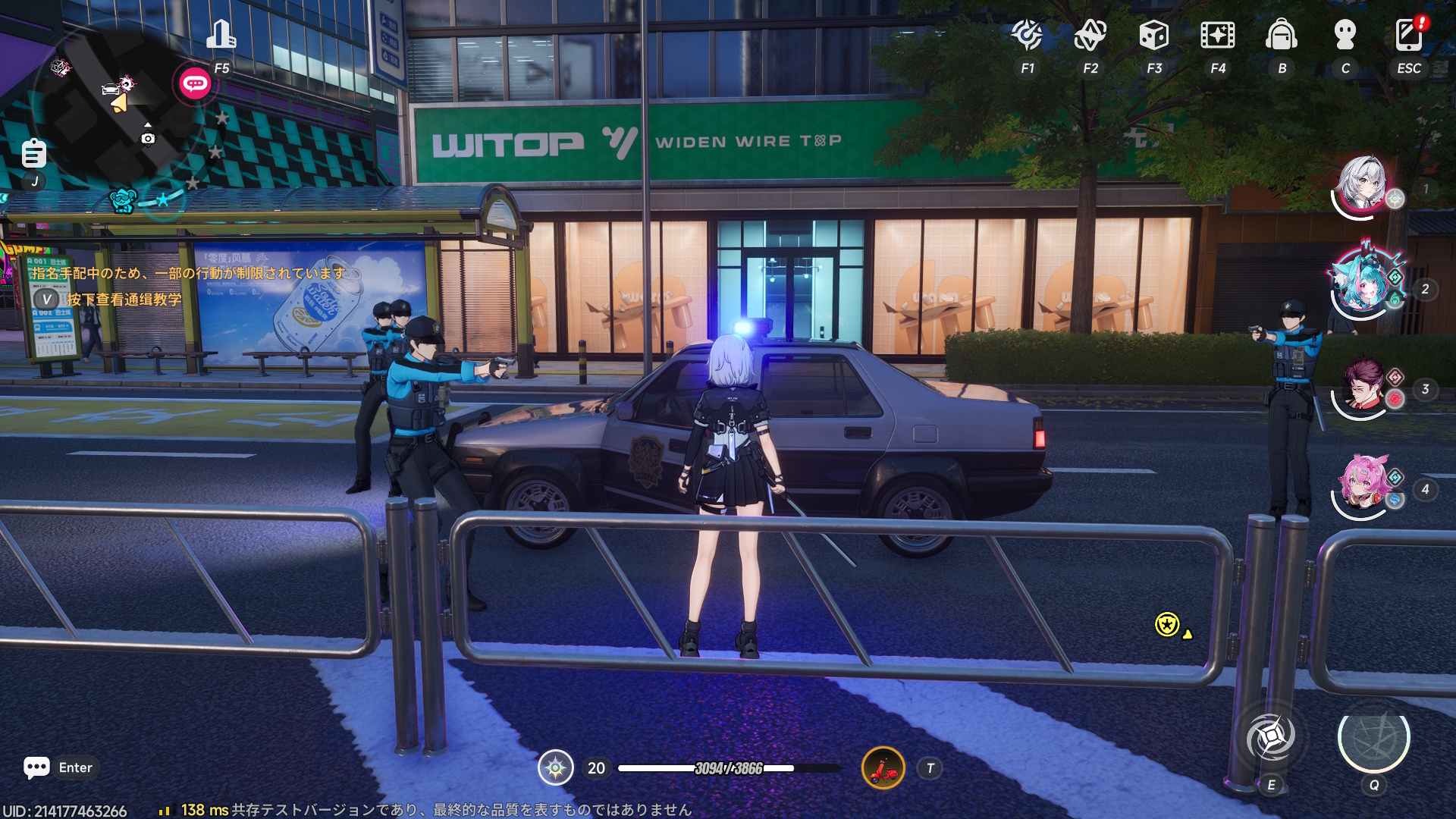Image resolution: width=1456 pixels, height=819 pixels.
Task: Activate the swirl skill ability icon
Action: tap(1272, 737)
